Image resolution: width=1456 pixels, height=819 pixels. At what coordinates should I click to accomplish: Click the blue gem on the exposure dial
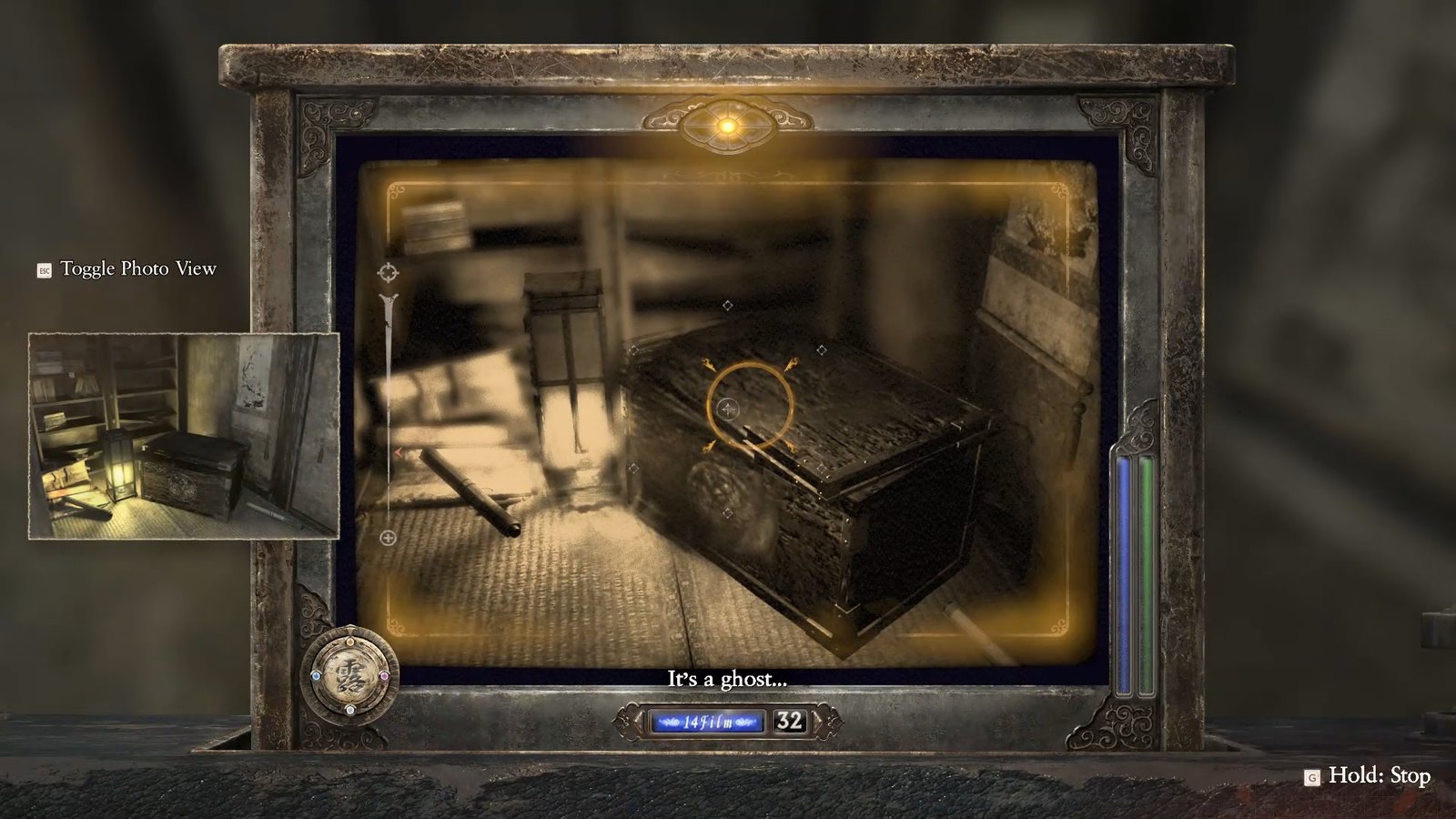[x=316, y=676]
